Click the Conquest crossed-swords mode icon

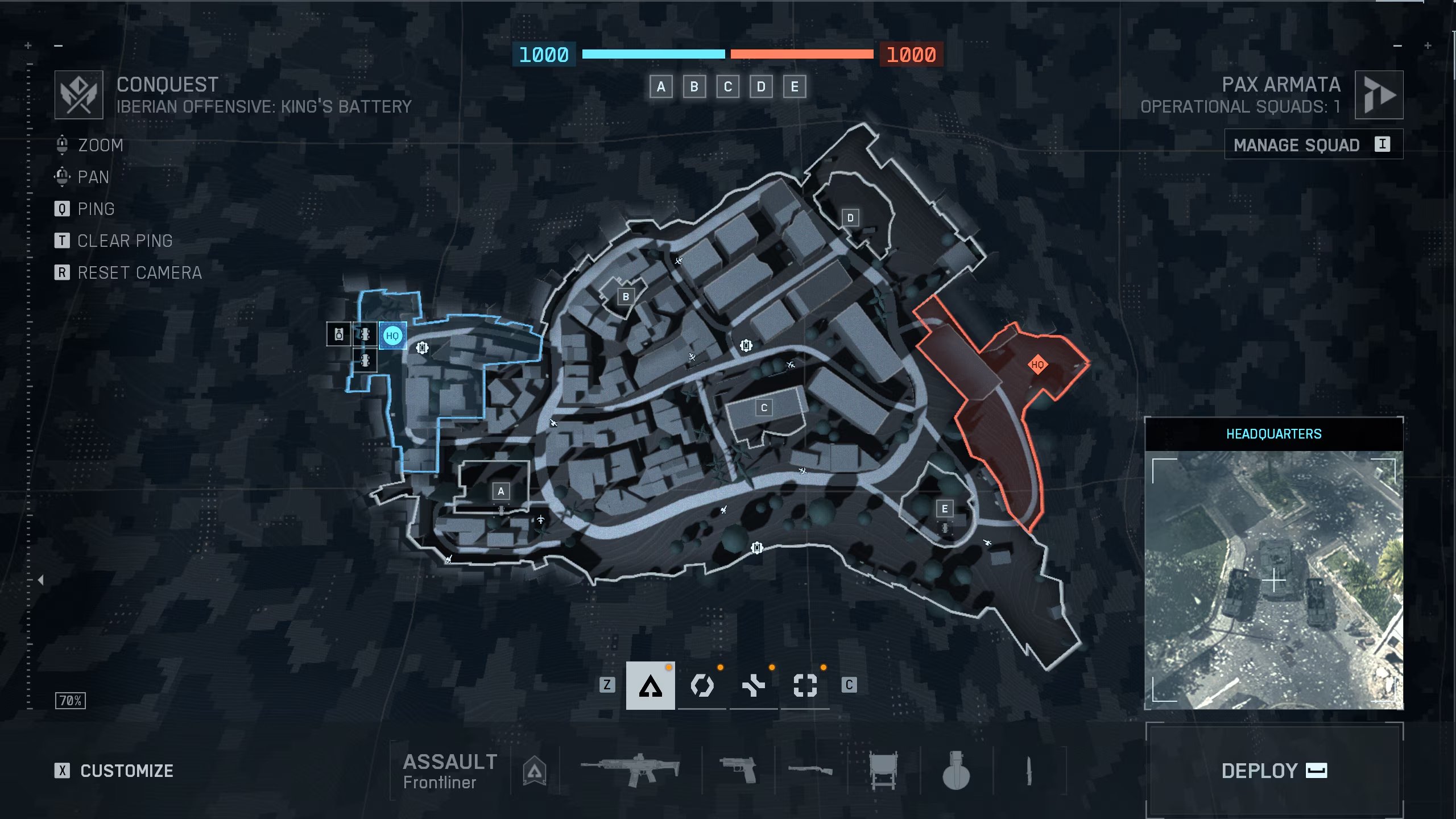(78, 94)
